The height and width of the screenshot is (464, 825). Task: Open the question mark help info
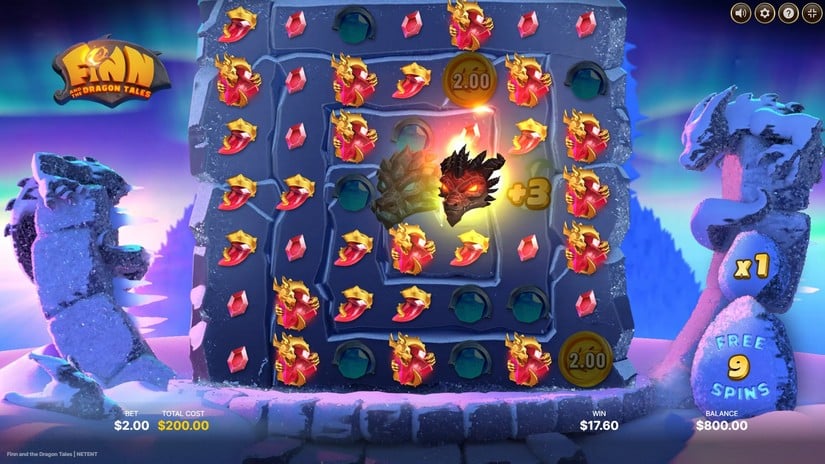pyautogui.click(x=789, y=13)
